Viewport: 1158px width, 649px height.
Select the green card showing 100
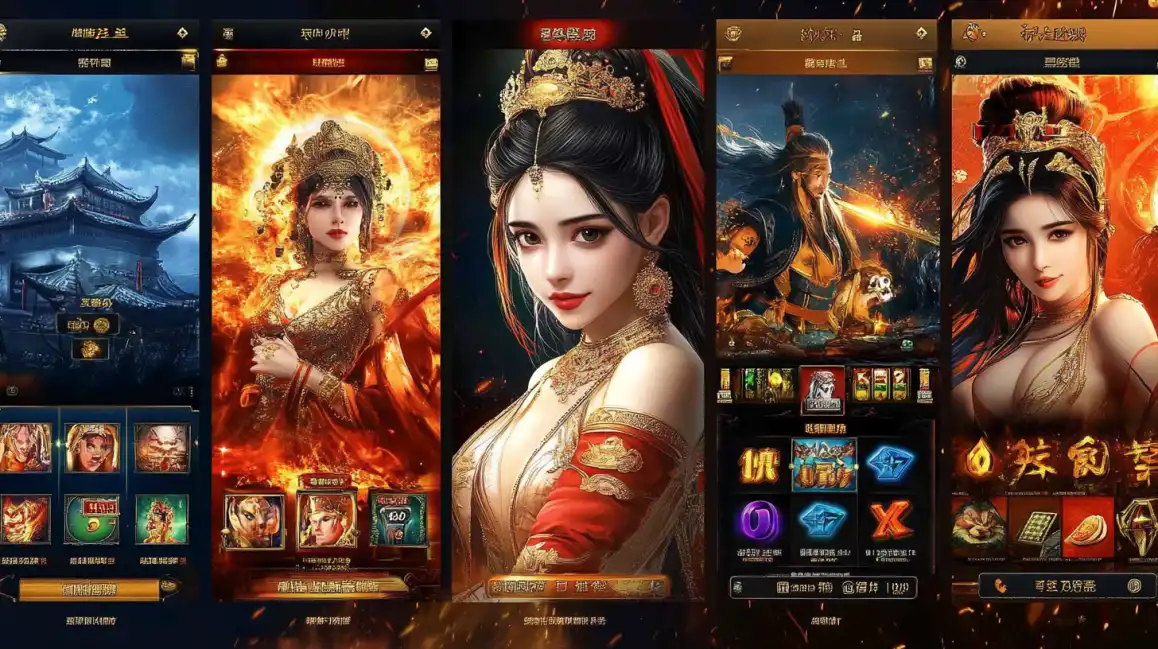click(398, 520)
